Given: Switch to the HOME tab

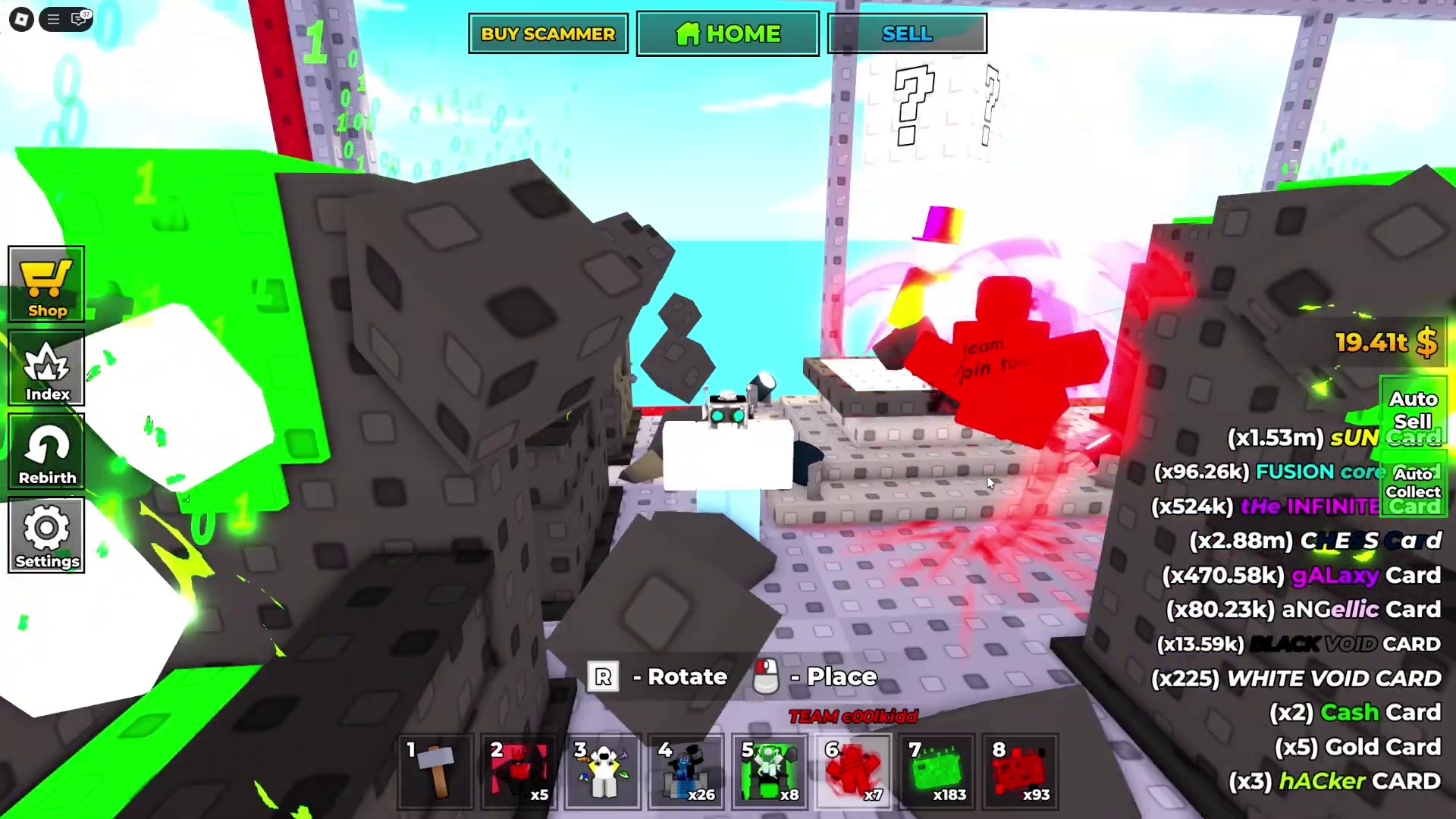Looking at the screenshot, I should [726, 33].
